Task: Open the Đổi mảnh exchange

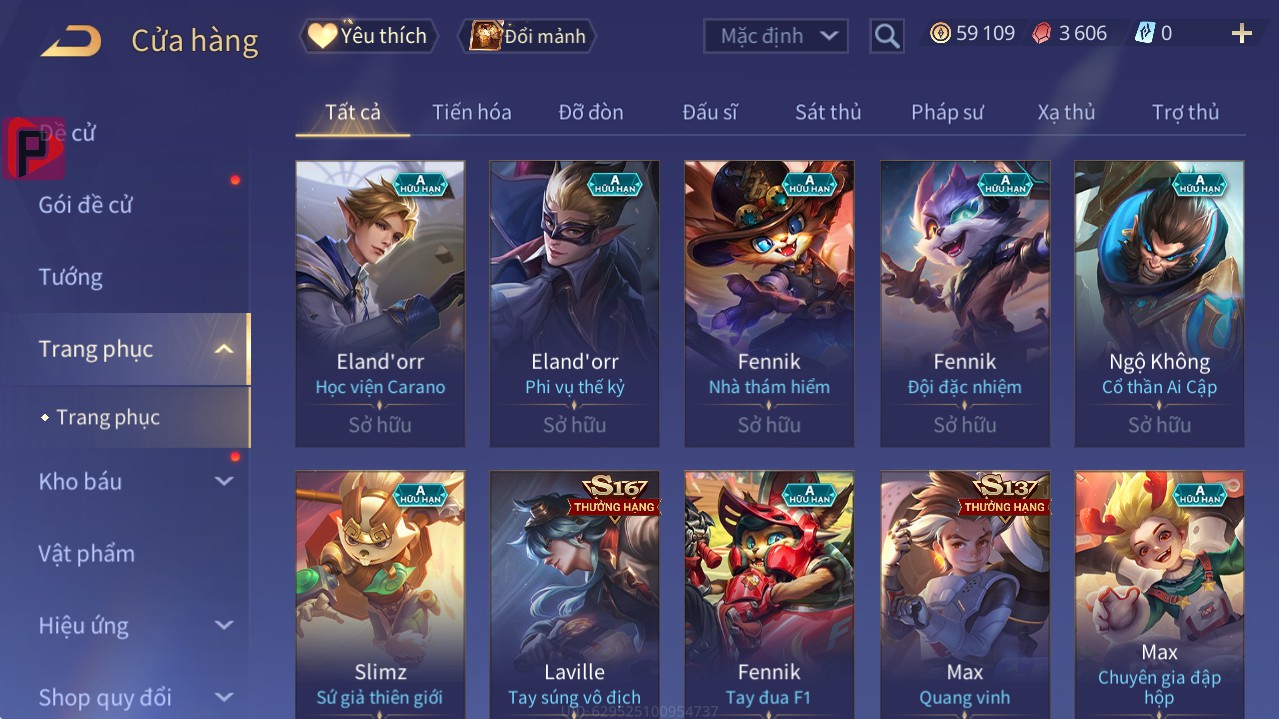Action: click(x=527, y=36)
